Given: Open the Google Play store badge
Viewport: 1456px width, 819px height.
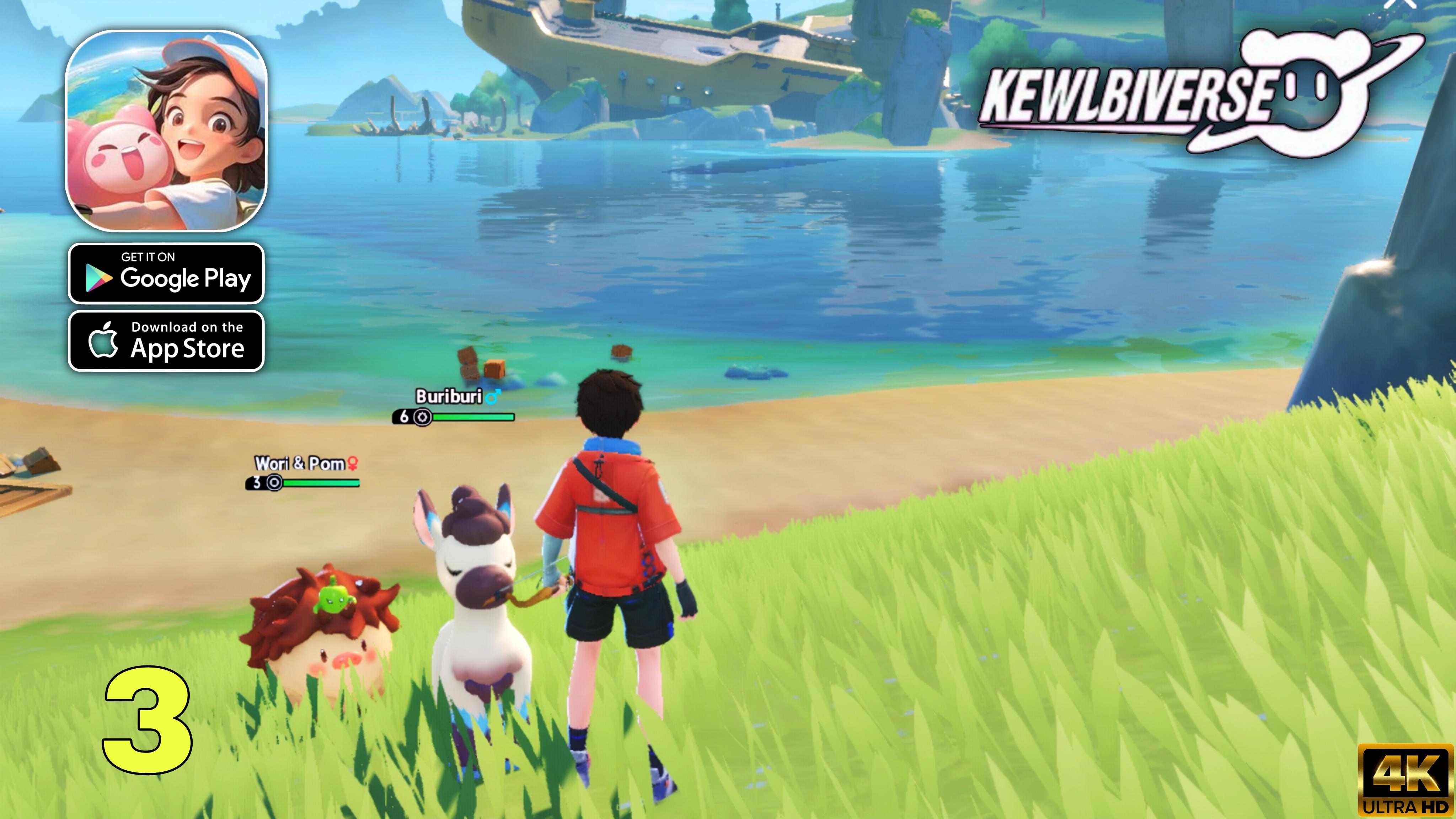Looking at the screenshot, I should click(x=166, y=274).
